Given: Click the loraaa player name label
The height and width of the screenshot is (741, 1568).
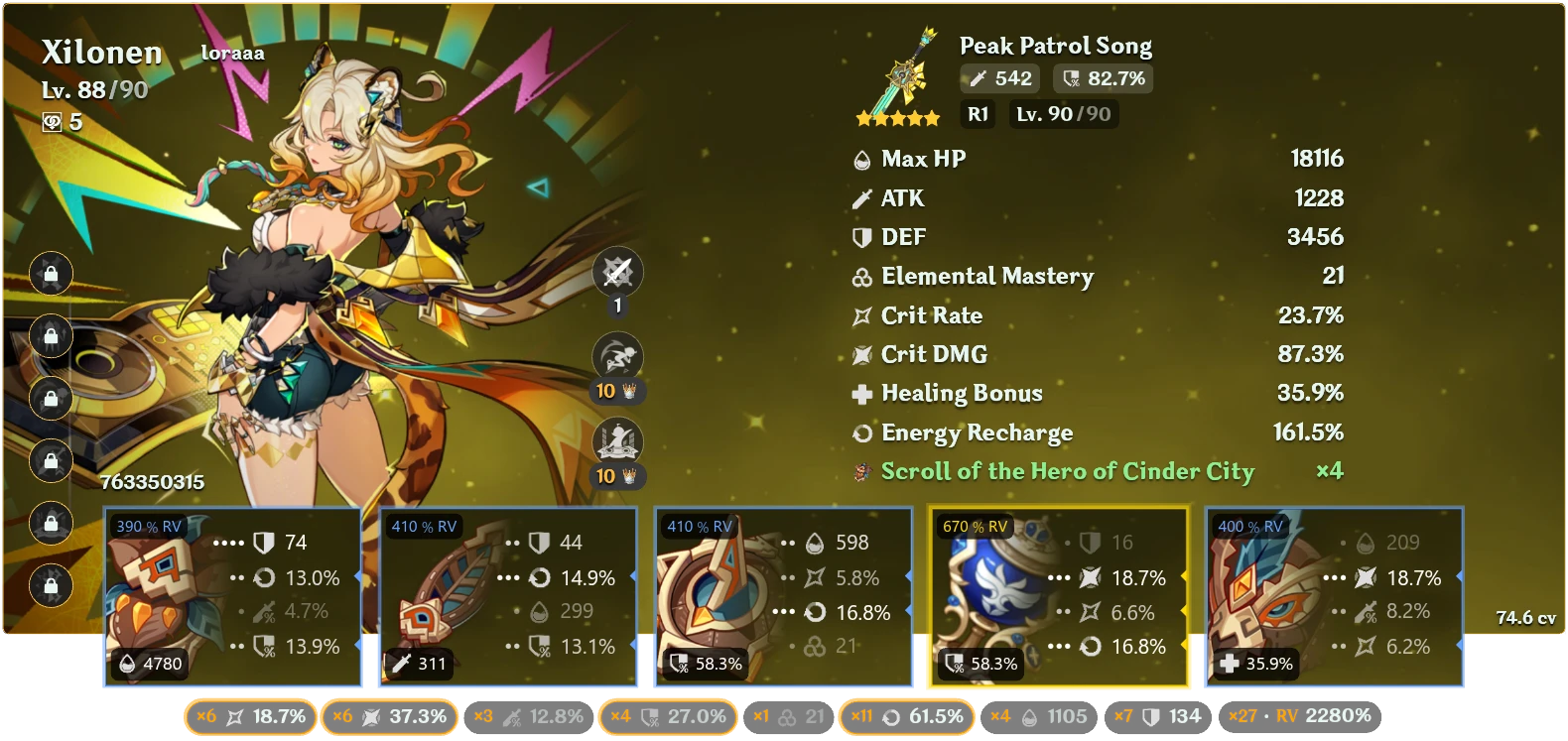Looking at the screenshot, I should click(232, 52).
